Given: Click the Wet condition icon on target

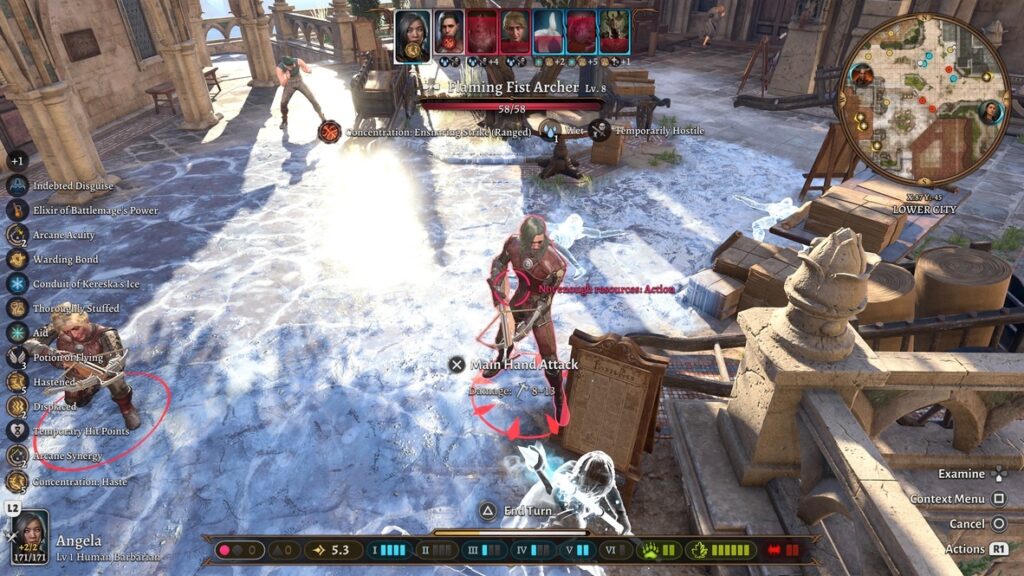Looking at the screenshot, I should coord(550,131).
